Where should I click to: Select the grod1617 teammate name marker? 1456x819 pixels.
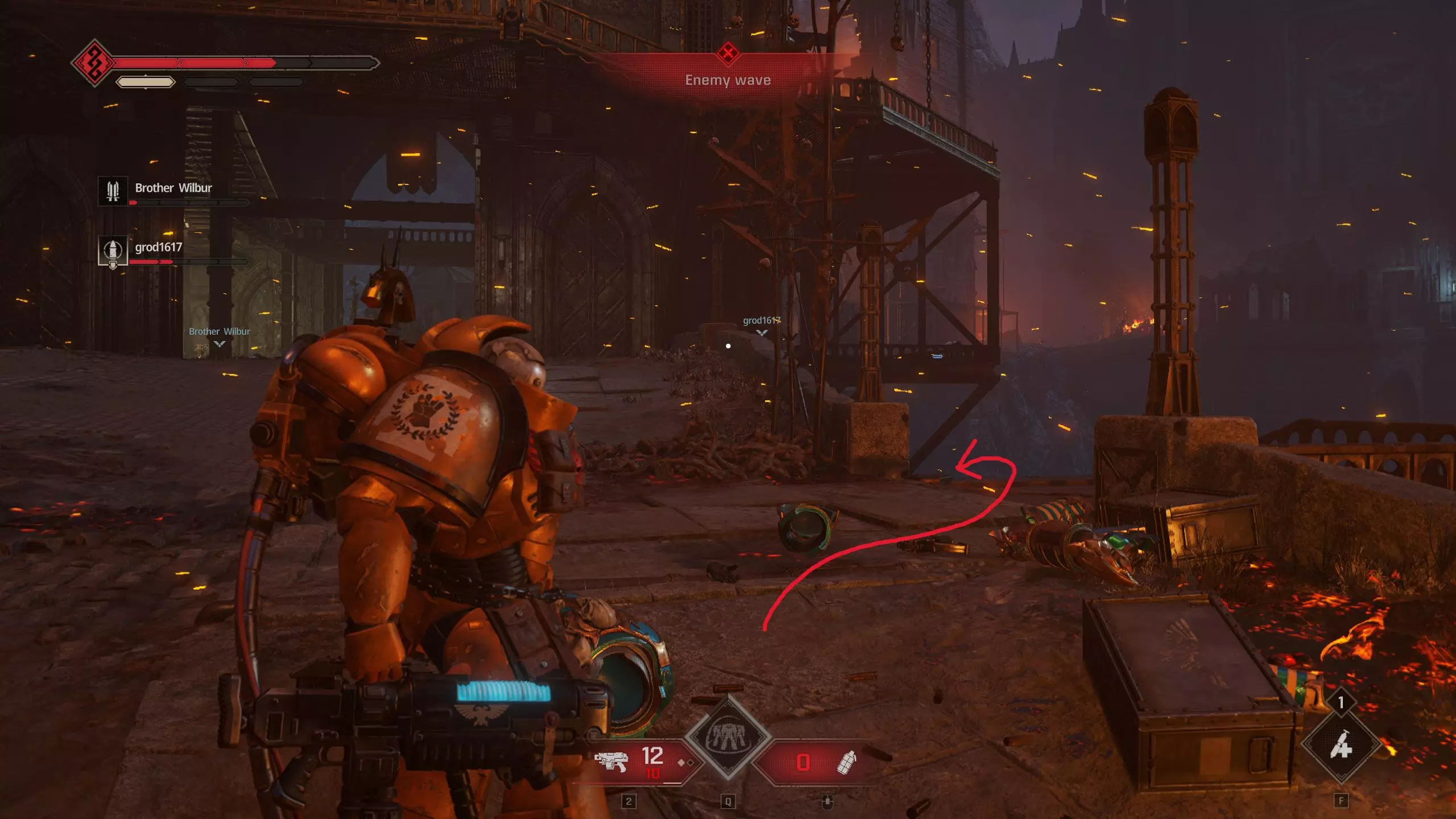click(761, 321)
